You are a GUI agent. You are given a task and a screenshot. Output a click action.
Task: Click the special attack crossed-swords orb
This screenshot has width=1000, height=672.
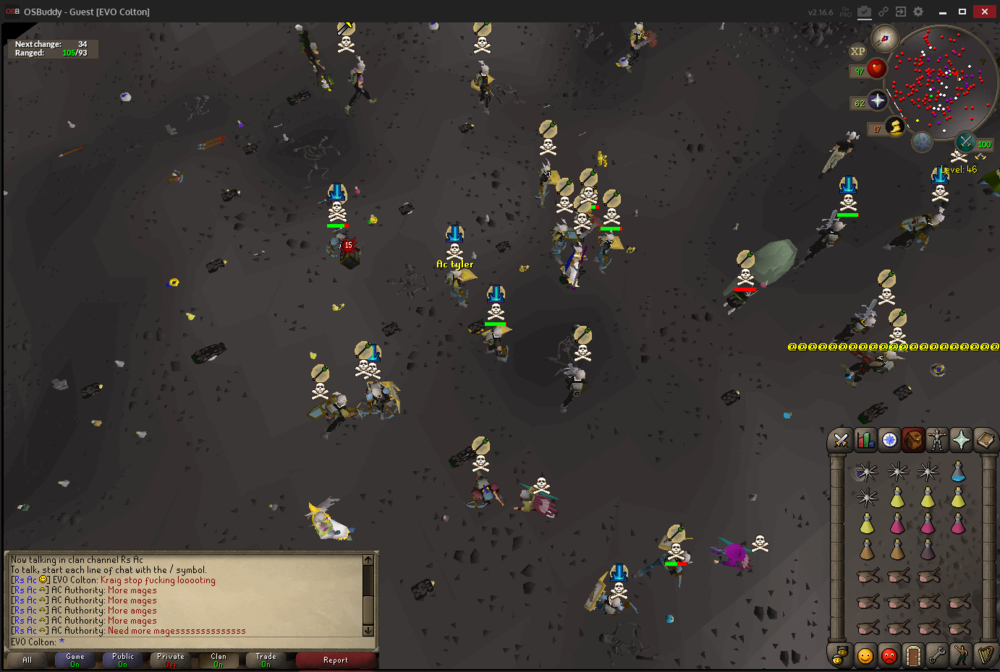[966, 142]
